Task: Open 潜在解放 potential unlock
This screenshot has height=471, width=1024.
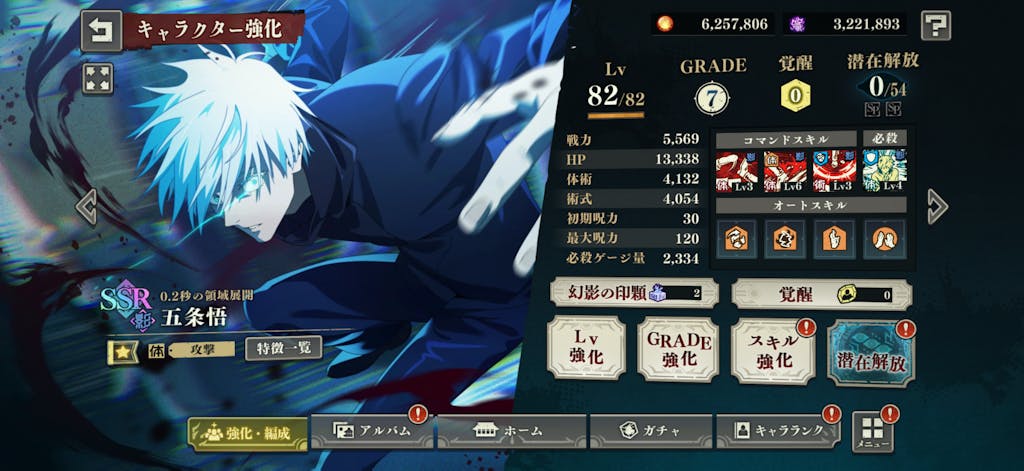Action: pyautogui.click(x=870, y=353)
